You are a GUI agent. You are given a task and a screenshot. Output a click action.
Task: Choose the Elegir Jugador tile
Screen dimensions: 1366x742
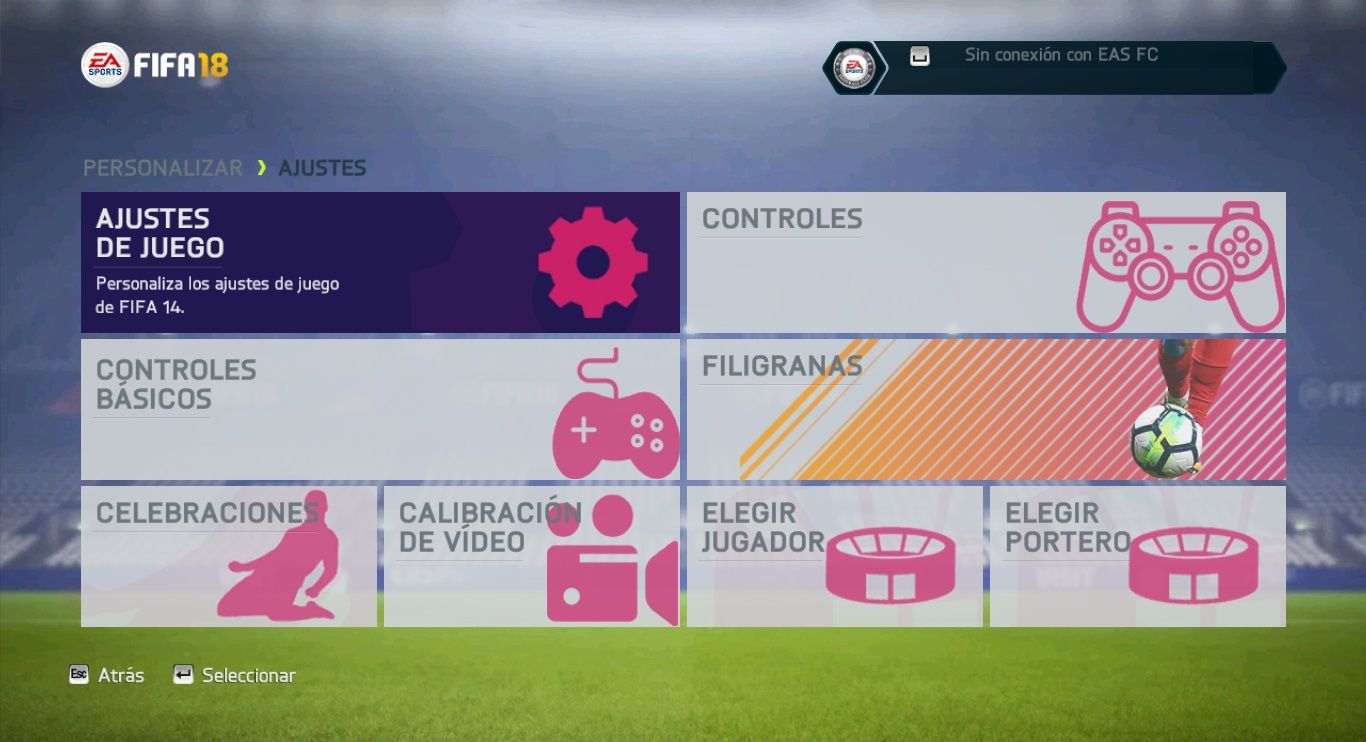click(834, 556)
